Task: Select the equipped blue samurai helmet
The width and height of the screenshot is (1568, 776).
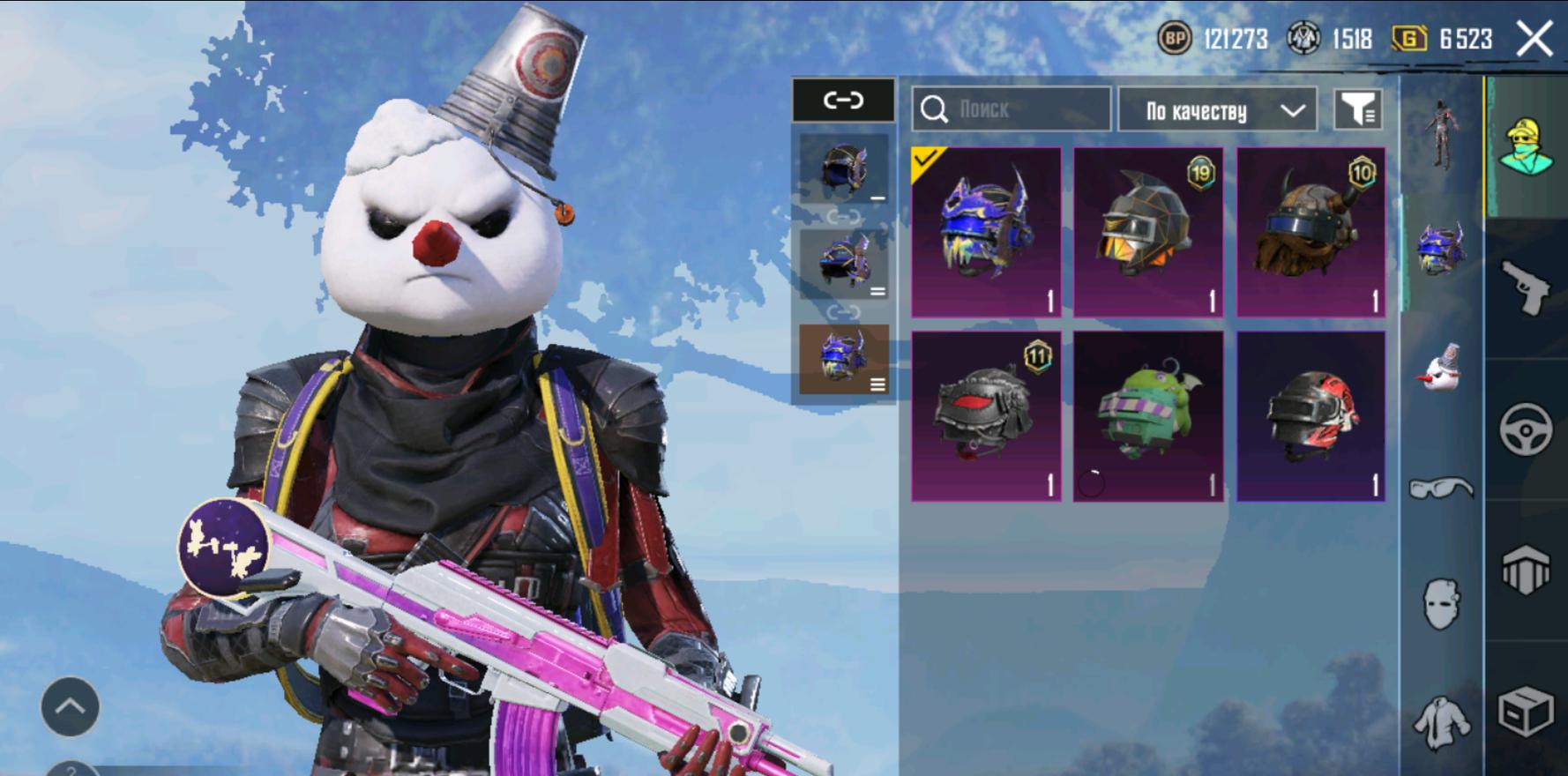Action: [986, 232]
